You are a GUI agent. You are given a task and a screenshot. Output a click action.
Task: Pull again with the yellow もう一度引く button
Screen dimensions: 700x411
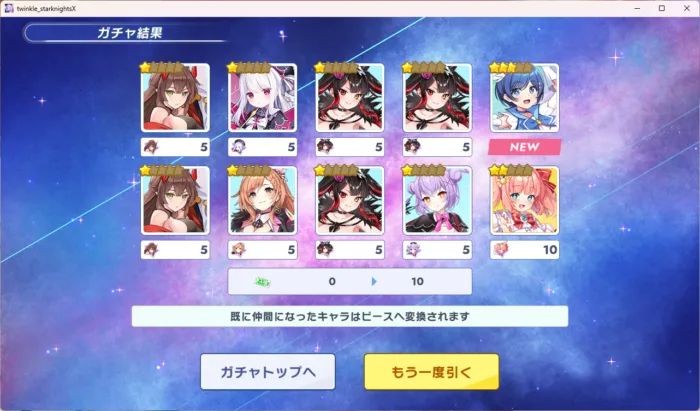tap(431, 372)
